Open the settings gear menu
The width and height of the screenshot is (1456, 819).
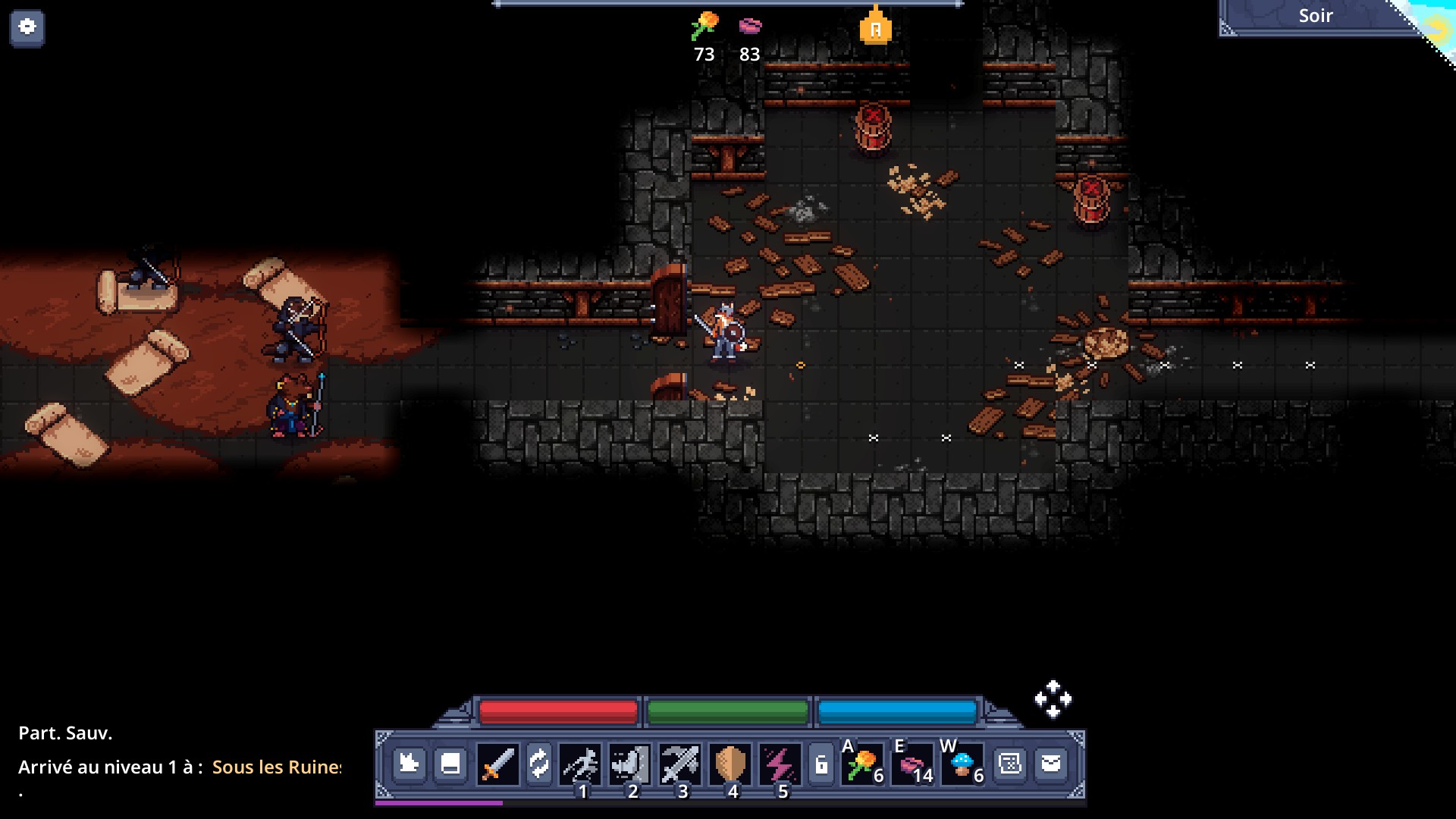(27, 27)
